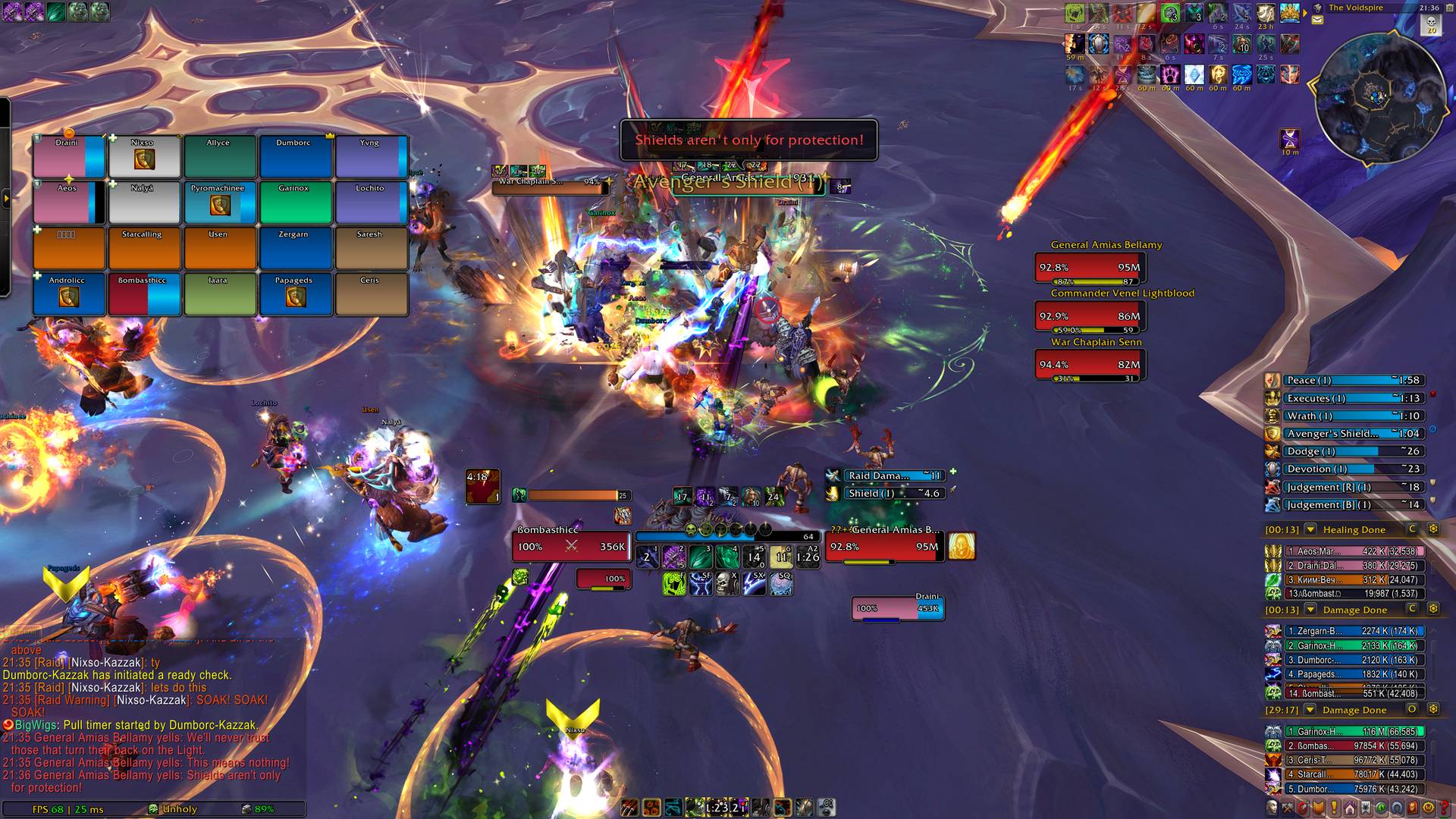
Task: Open the Healing Done meter dropdown arrow
Action: pyautogui.click(x=1310, y=529)
